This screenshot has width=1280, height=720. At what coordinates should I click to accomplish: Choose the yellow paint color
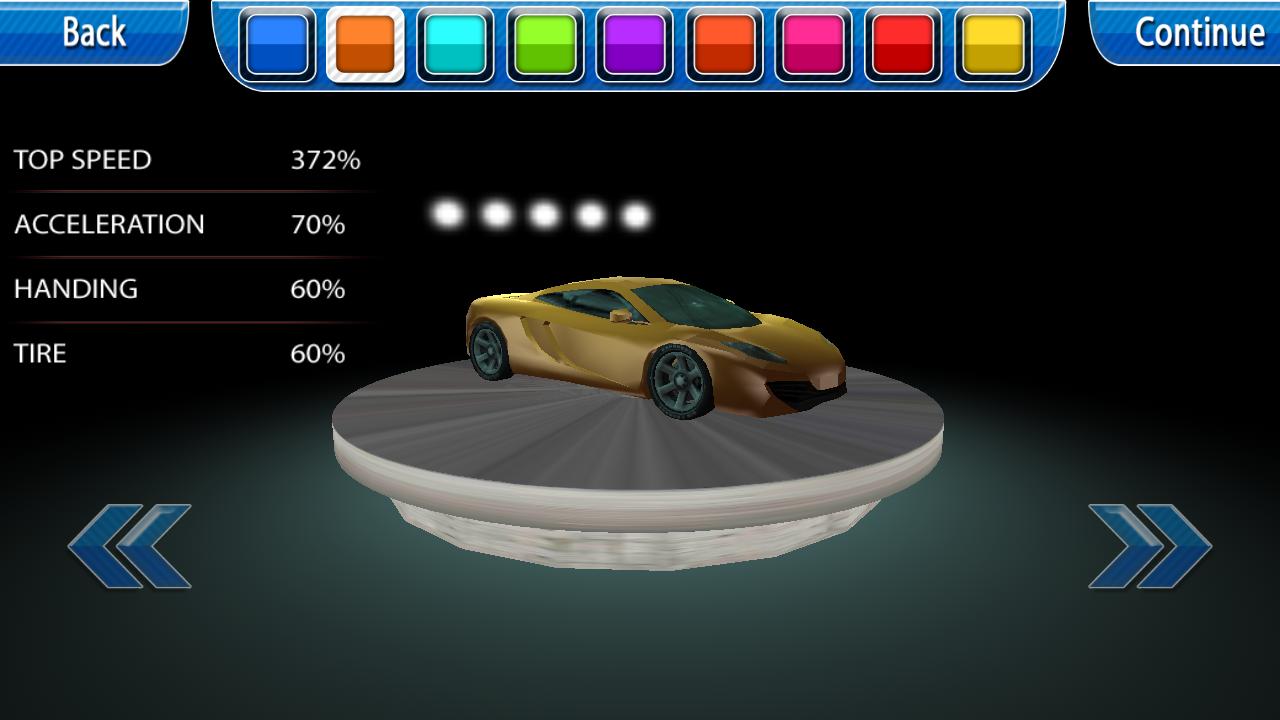(x=993, y=45)
